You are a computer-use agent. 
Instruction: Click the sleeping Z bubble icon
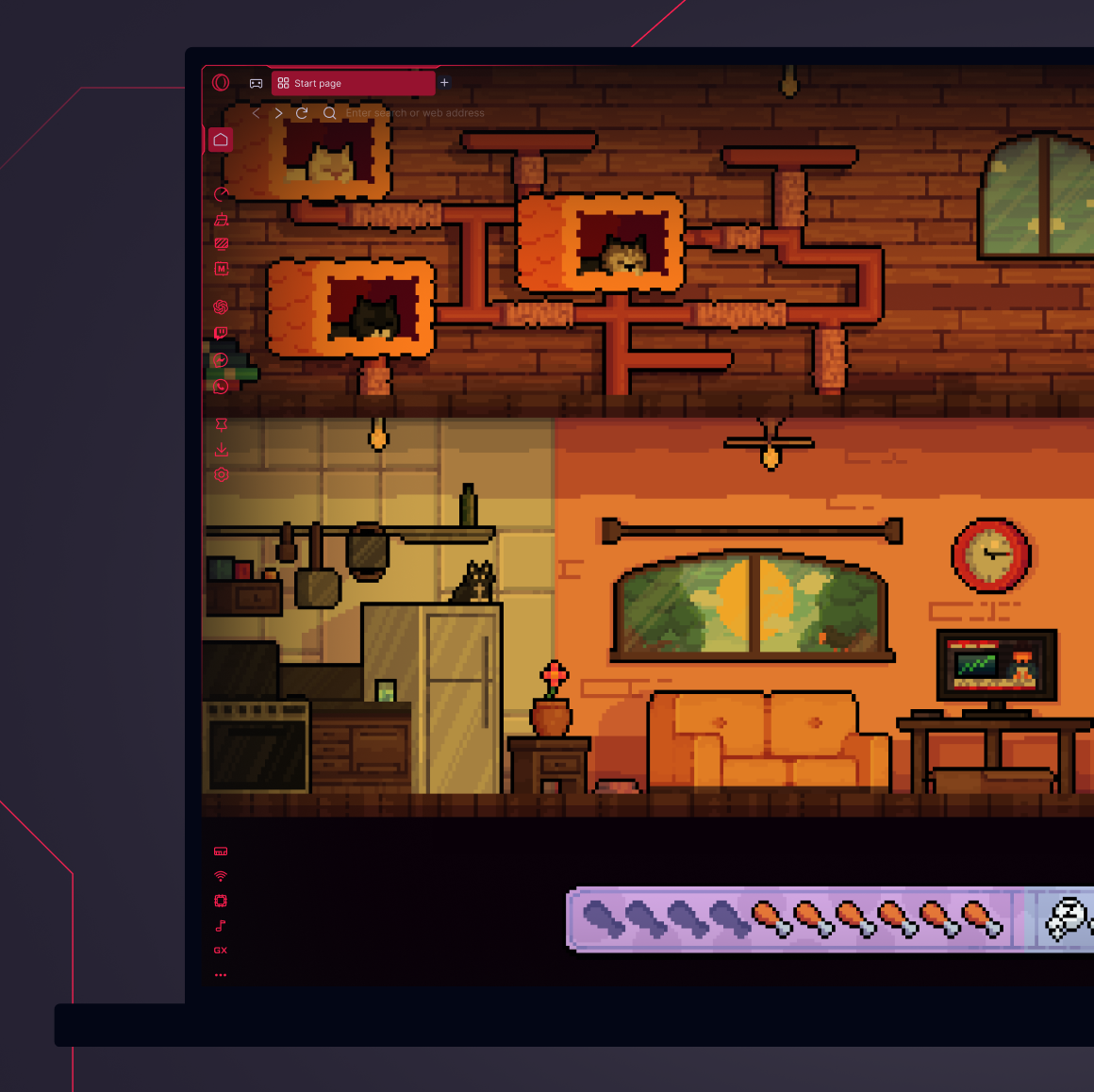pos(1069,918)
